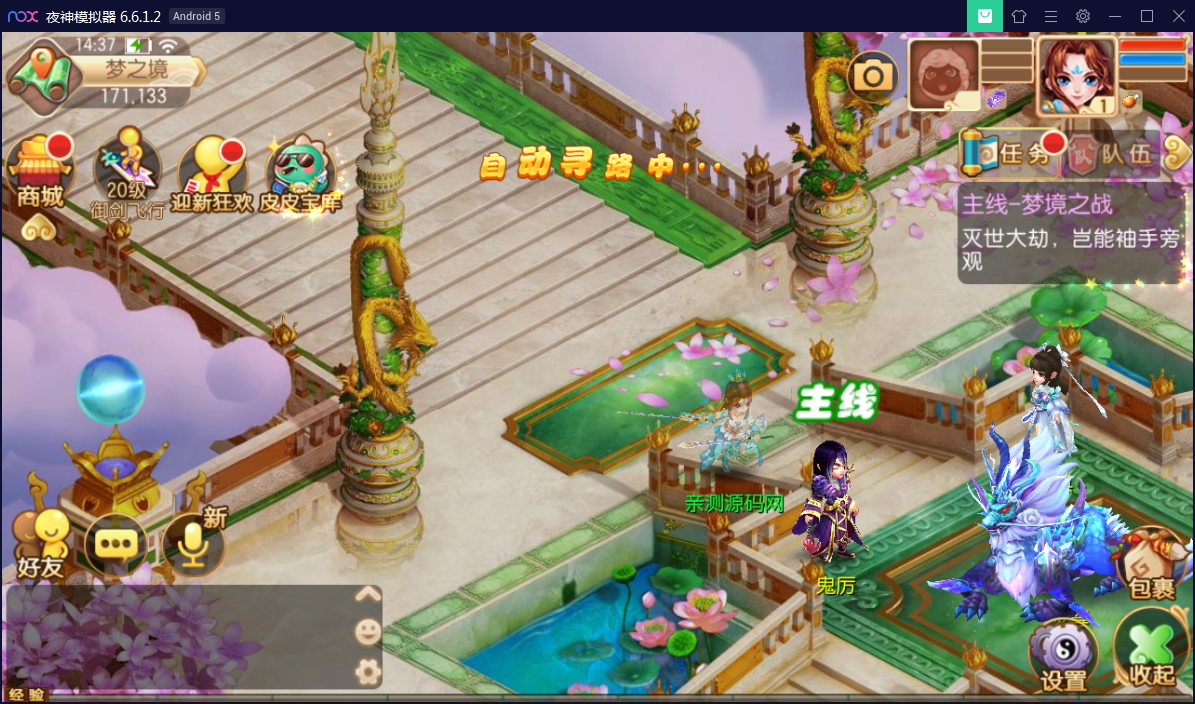1195x704 pixels.
Task: Open the chat emoji smiley button
Action: tap(368, 631)
